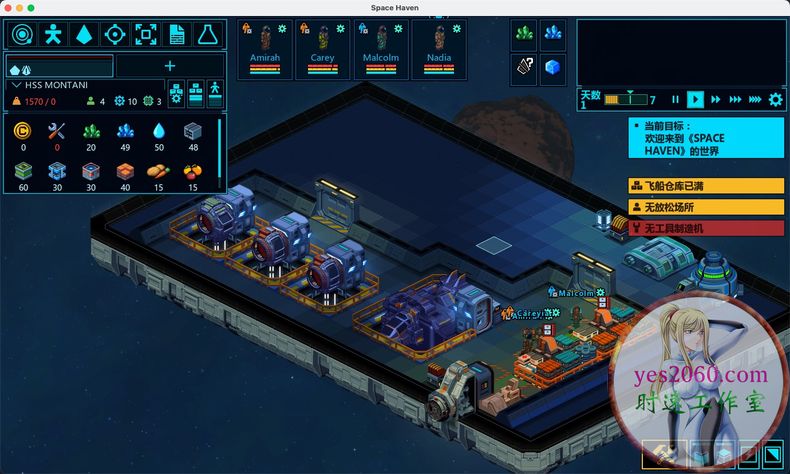Select crew member Malcolm's portrait
This screenshot has width=790, height=474.
pyautogui.click(x=380, y=44)
